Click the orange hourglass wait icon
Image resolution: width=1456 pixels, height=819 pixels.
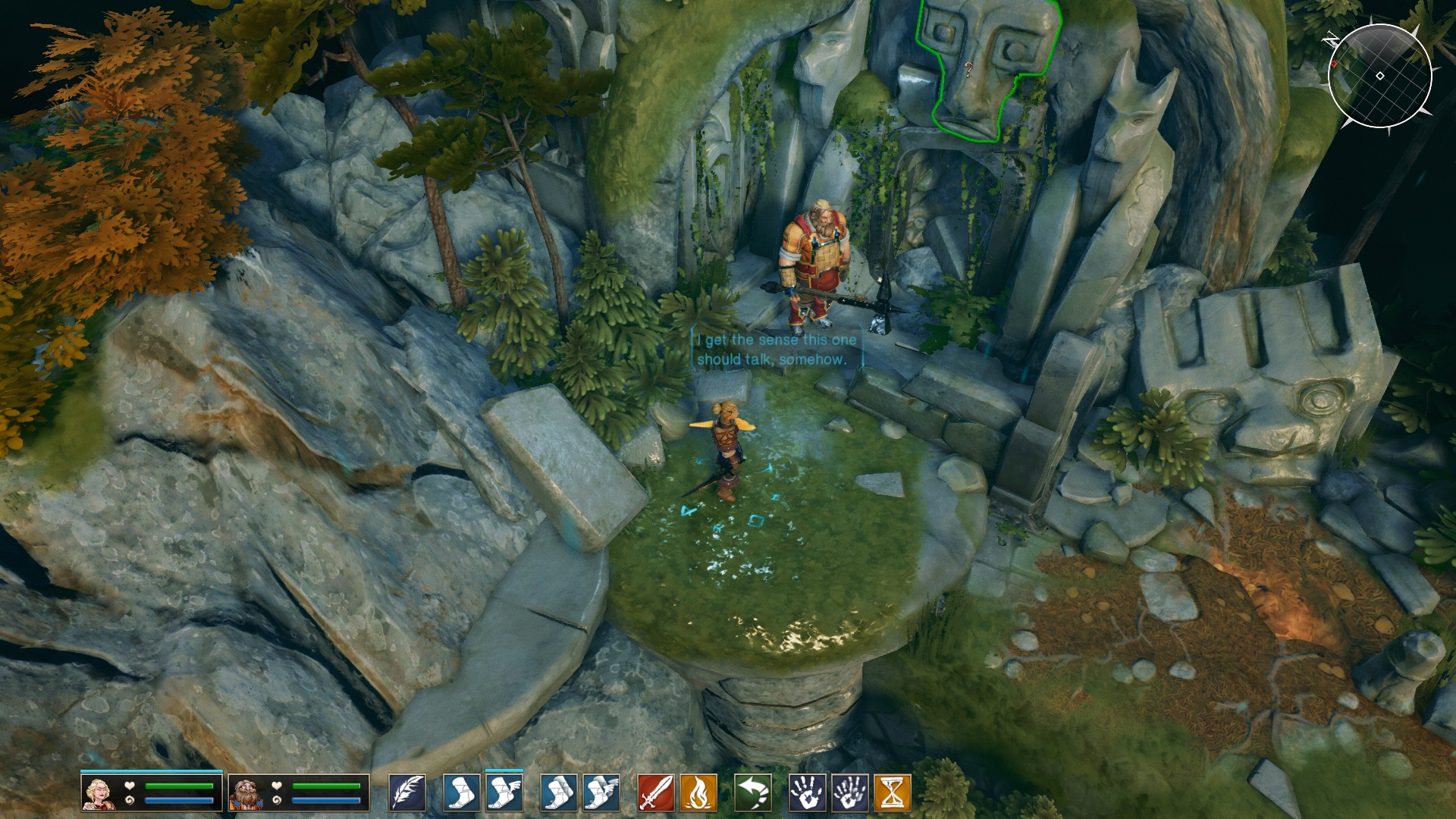[x=893, y=793]
